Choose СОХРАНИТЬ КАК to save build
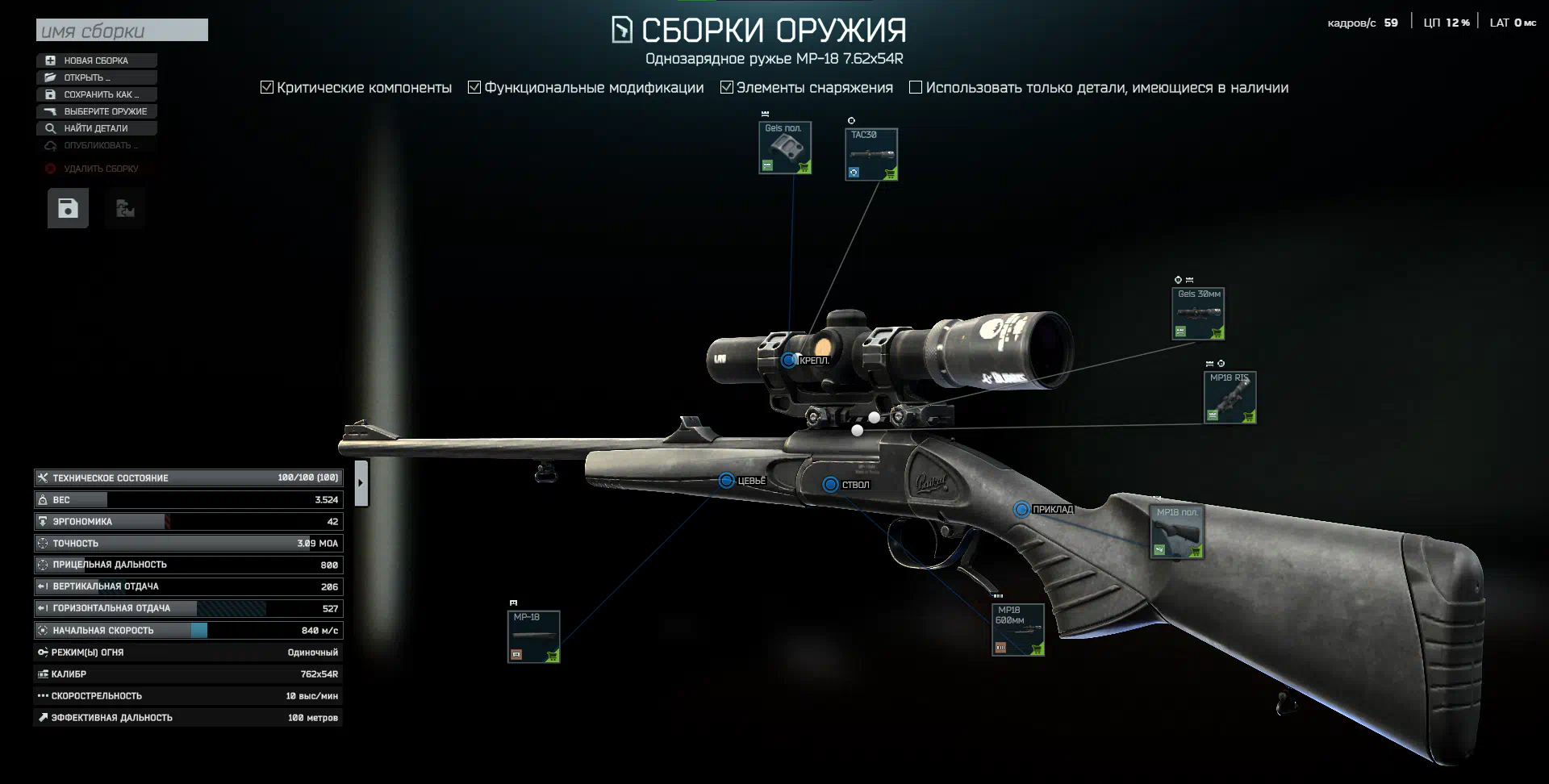The image size is (1549, 784). (96, 94)
